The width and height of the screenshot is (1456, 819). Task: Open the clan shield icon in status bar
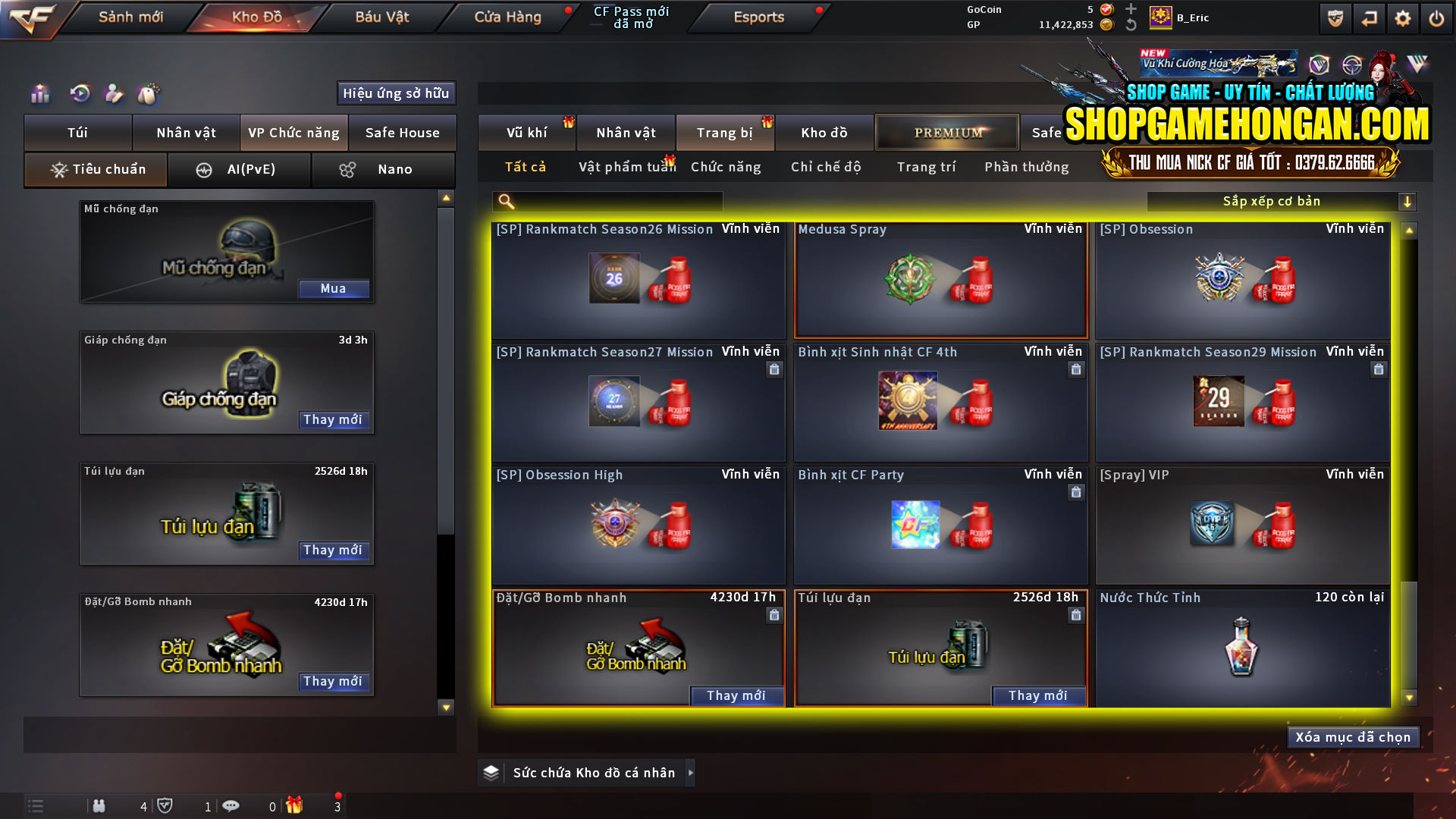click(166, 805)
